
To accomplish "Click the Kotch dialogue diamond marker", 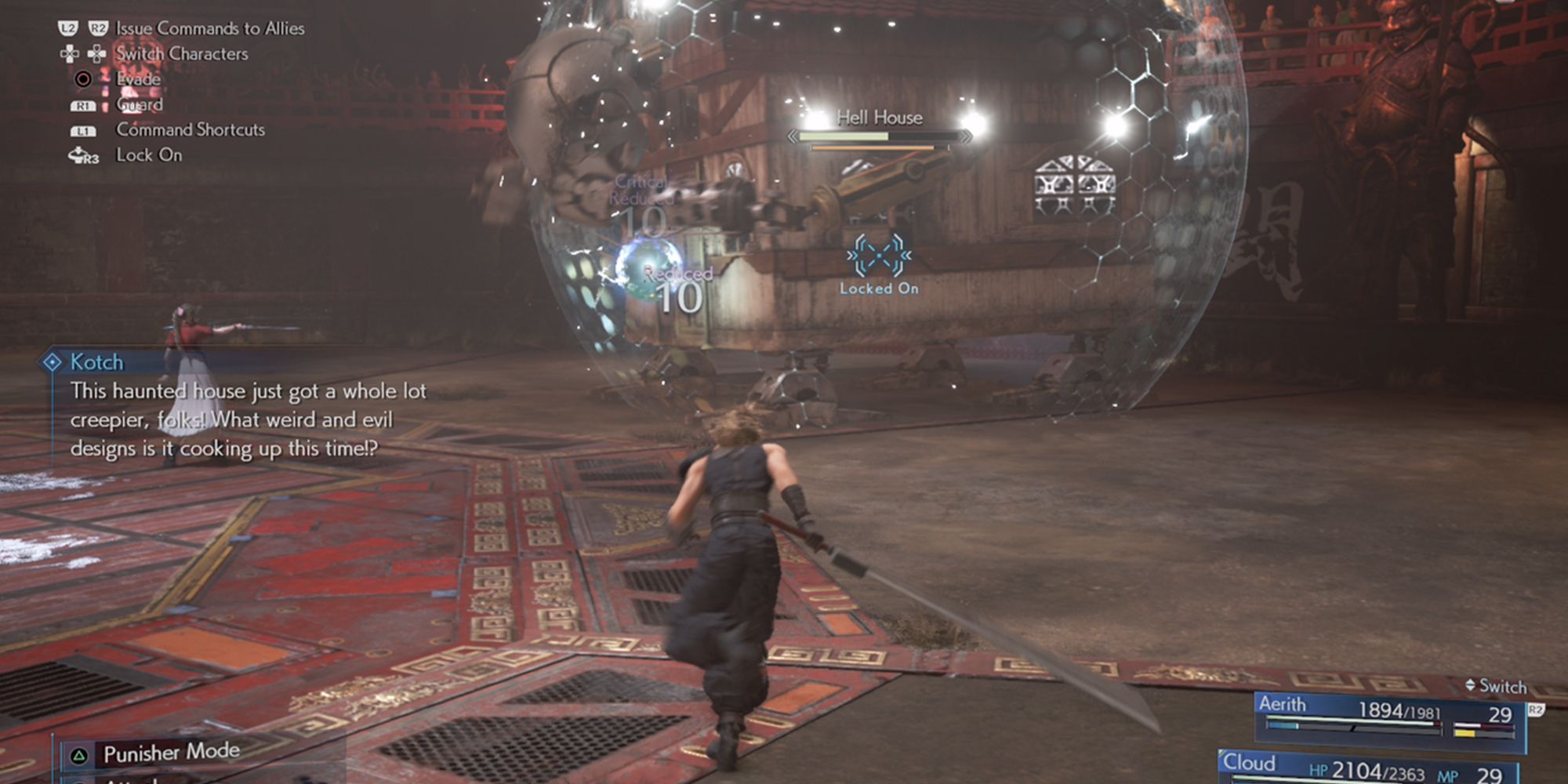I will [x=53, y=361].
